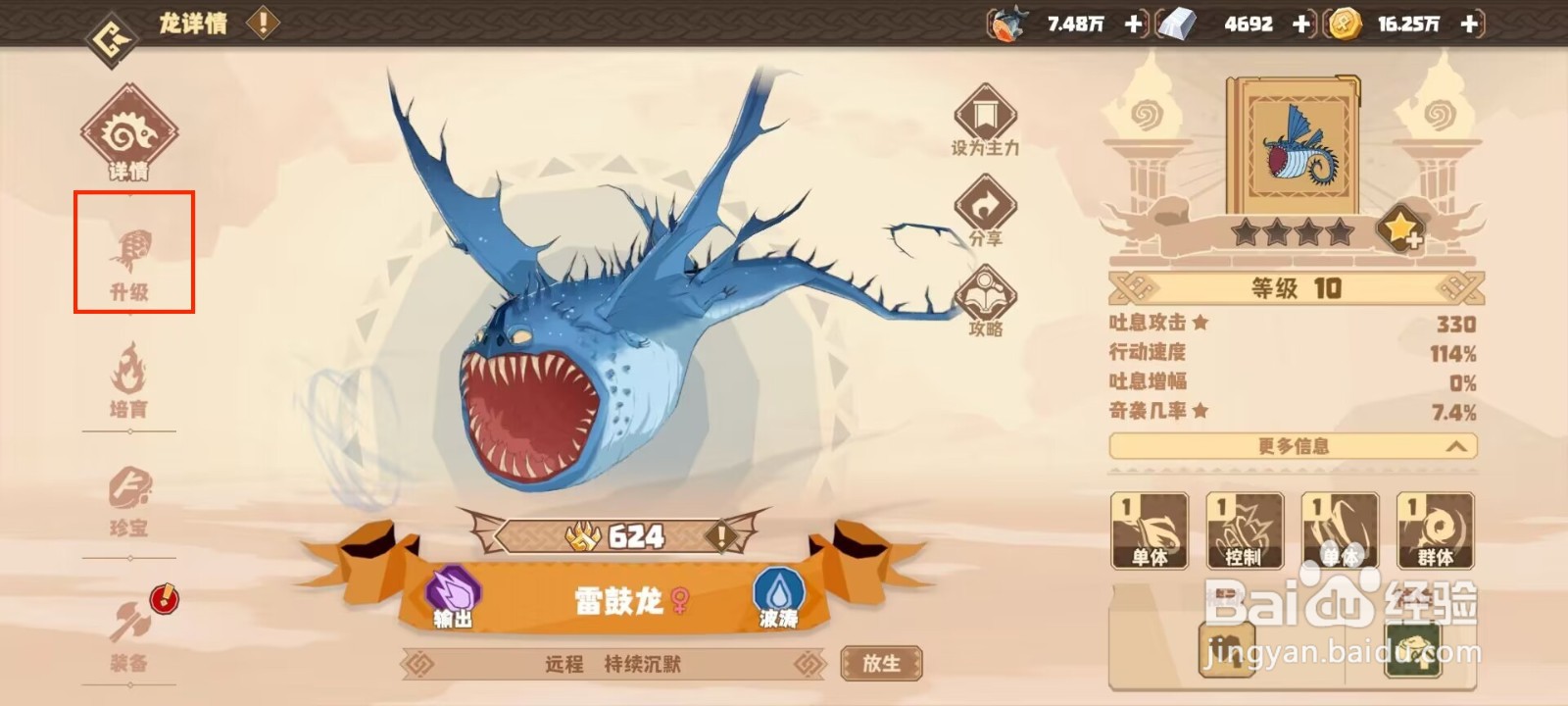Open the 攻略 (Guide) book icon
Viewport: 1568px width, 706px height.
[x=985, y=294]
